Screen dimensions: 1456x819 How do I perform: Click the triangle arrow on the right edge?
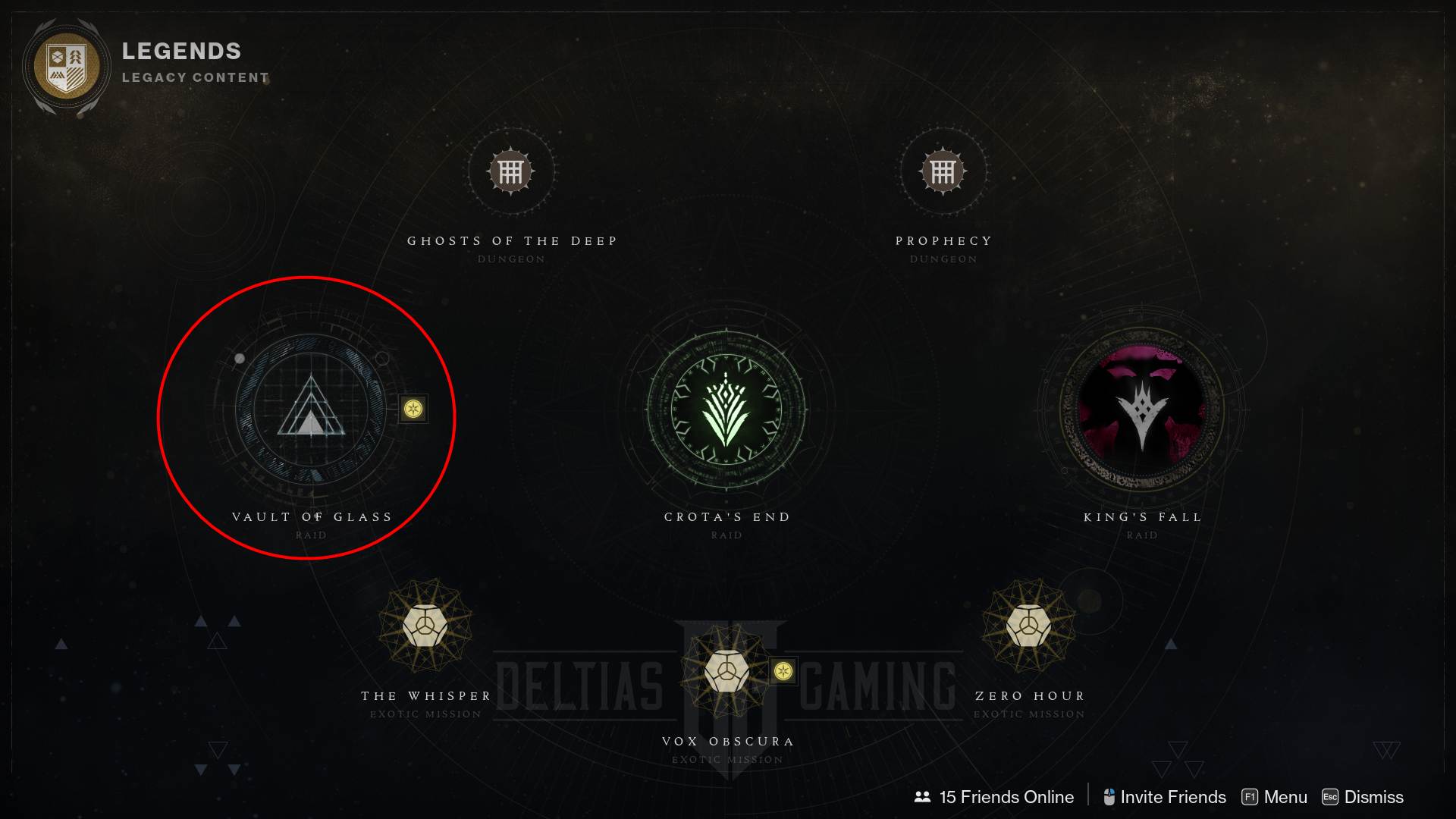(x=1385, y=749)
